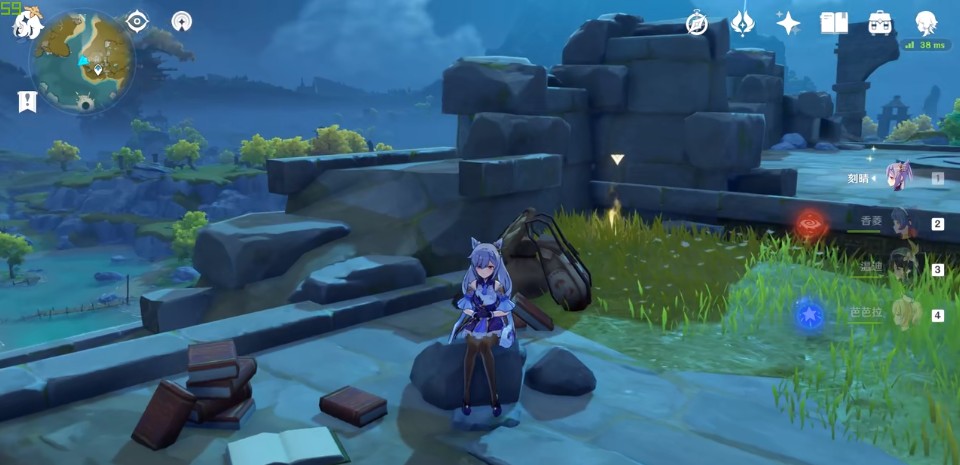Screen dimensions: 960x465
Task: Activate the elemental sight eye icon
Action: 137,21
